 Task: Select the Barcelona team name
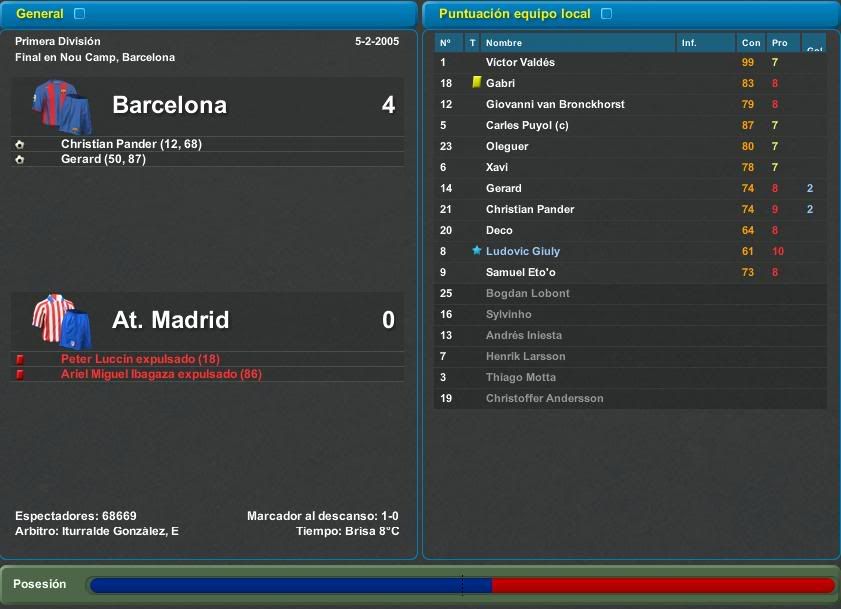[x=169, y=105]
